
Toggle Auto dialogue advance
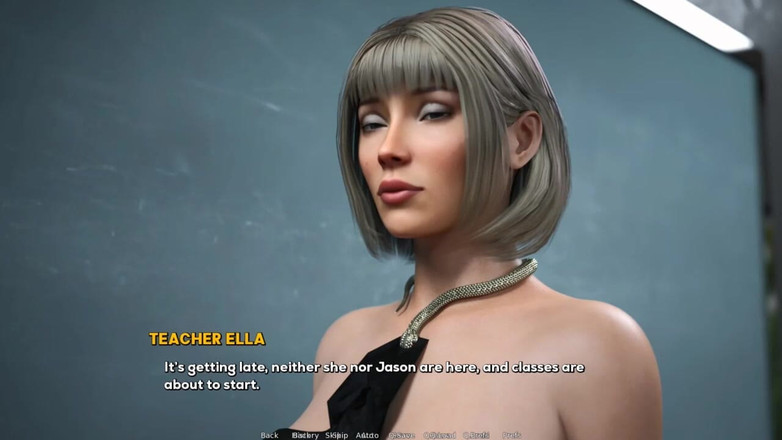(x=368, y=435)
